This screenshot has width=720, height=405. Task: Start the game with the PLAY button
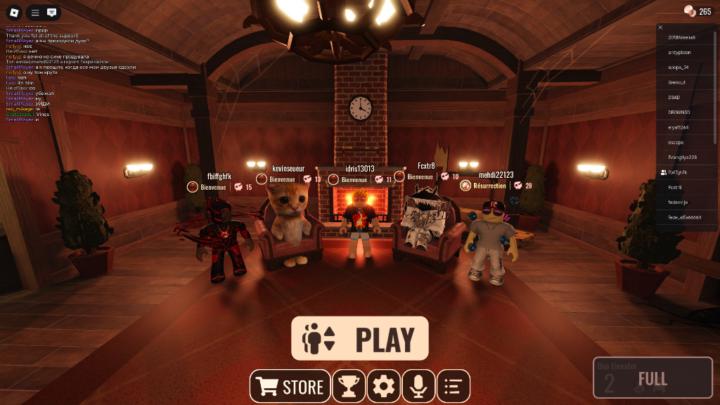[360, 339]
